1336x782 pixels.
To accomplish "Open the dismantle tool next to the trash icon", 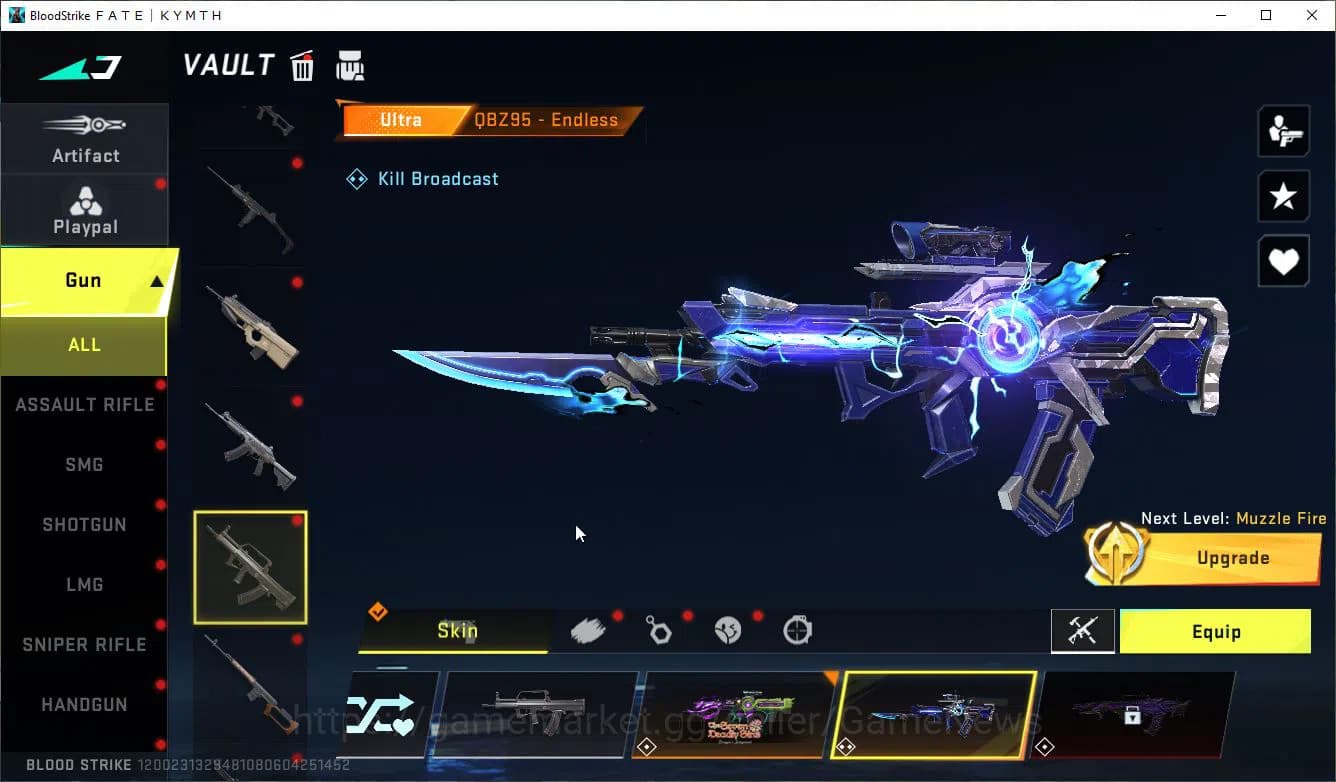I will [350, 65].
